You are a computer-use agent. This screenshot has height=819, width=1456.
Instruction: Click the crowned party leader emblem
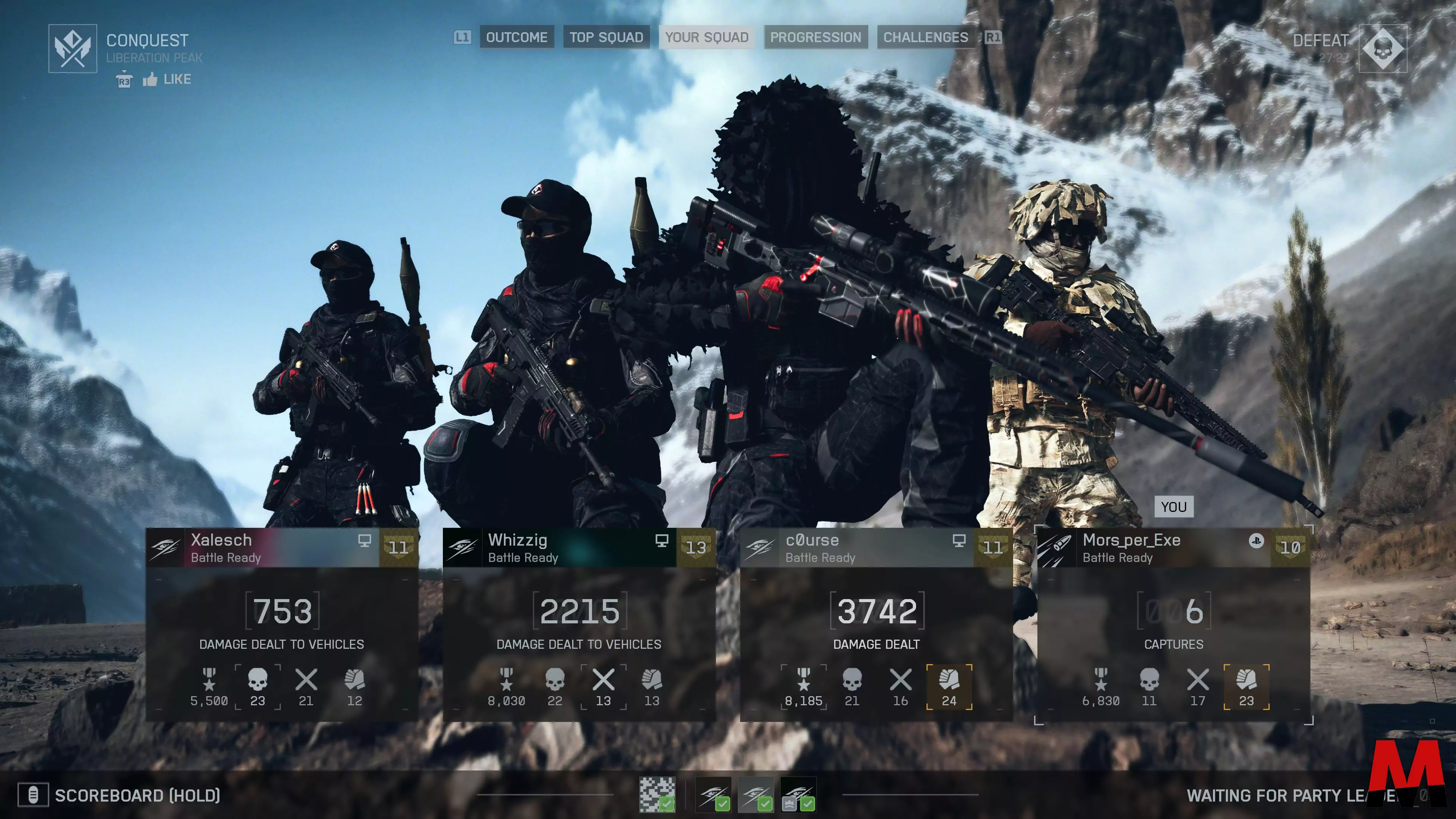point(797,795)
